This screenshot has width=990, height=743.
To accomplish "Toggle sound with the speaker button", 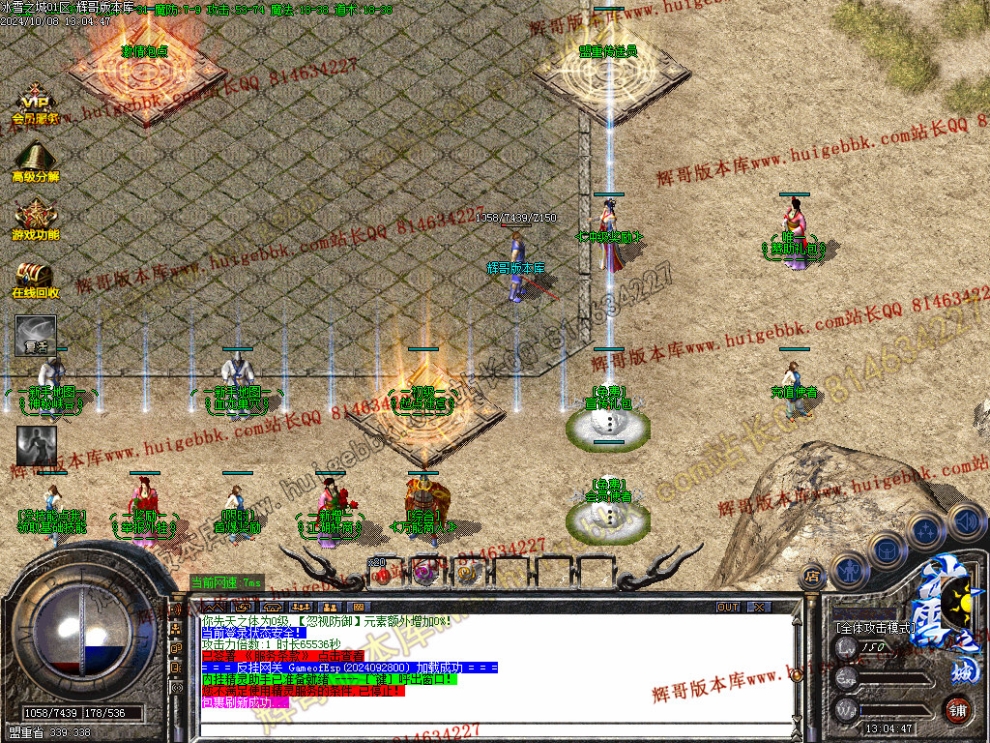I will [965, 520].
